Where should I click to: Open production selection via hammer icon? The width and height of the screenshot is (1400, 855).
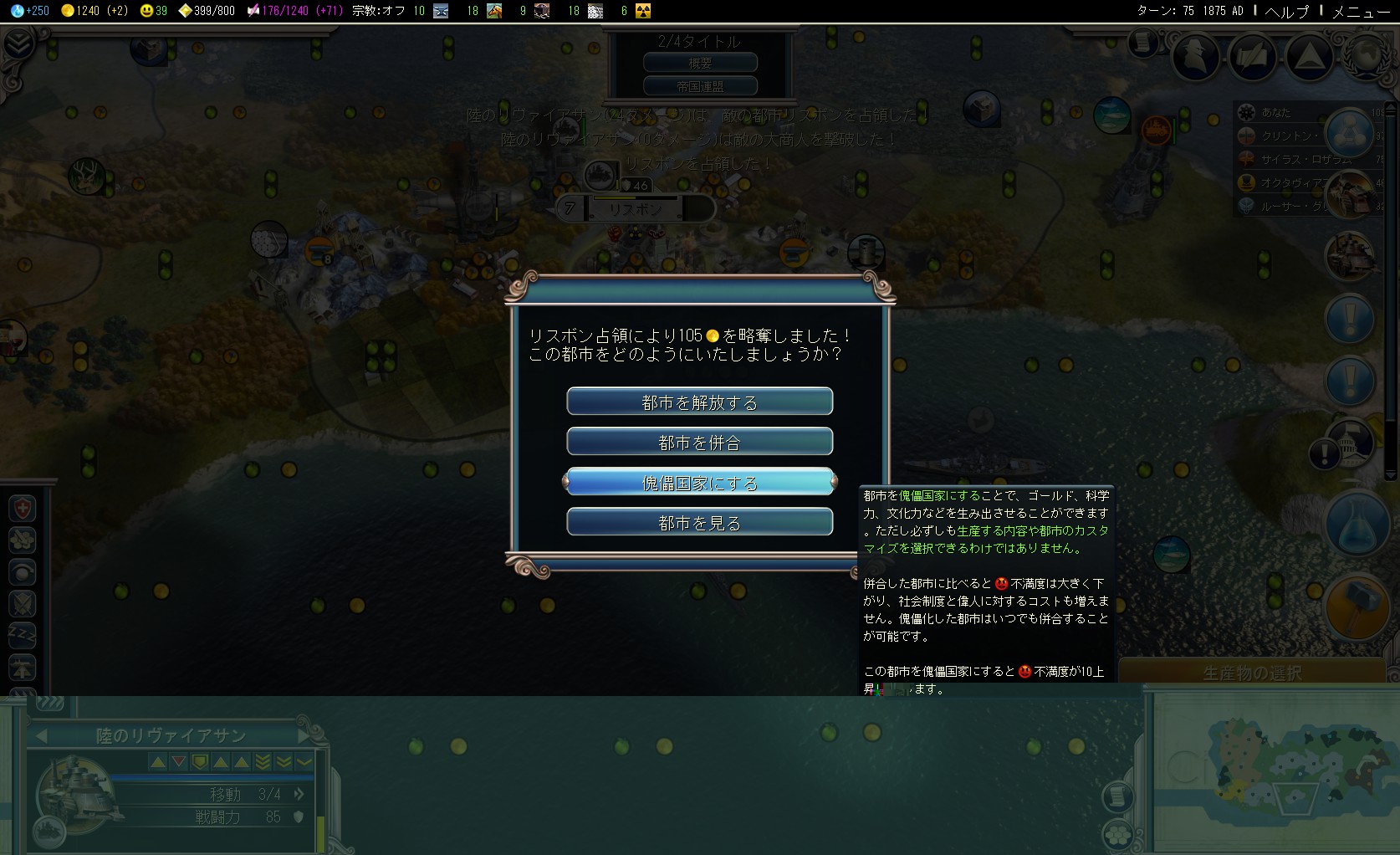pos(1357,607)
